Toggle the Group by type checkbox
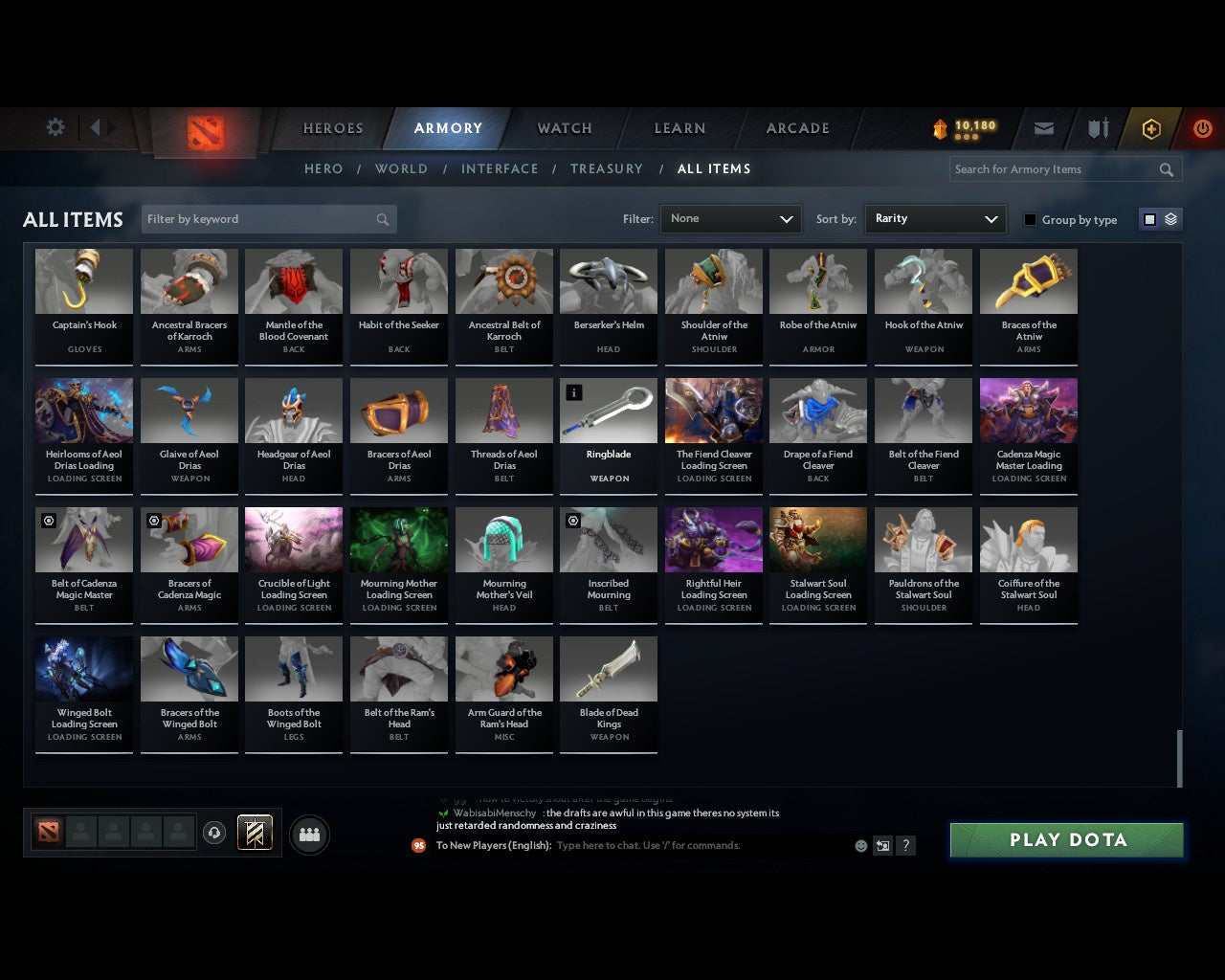 (x=1030, y=219)
